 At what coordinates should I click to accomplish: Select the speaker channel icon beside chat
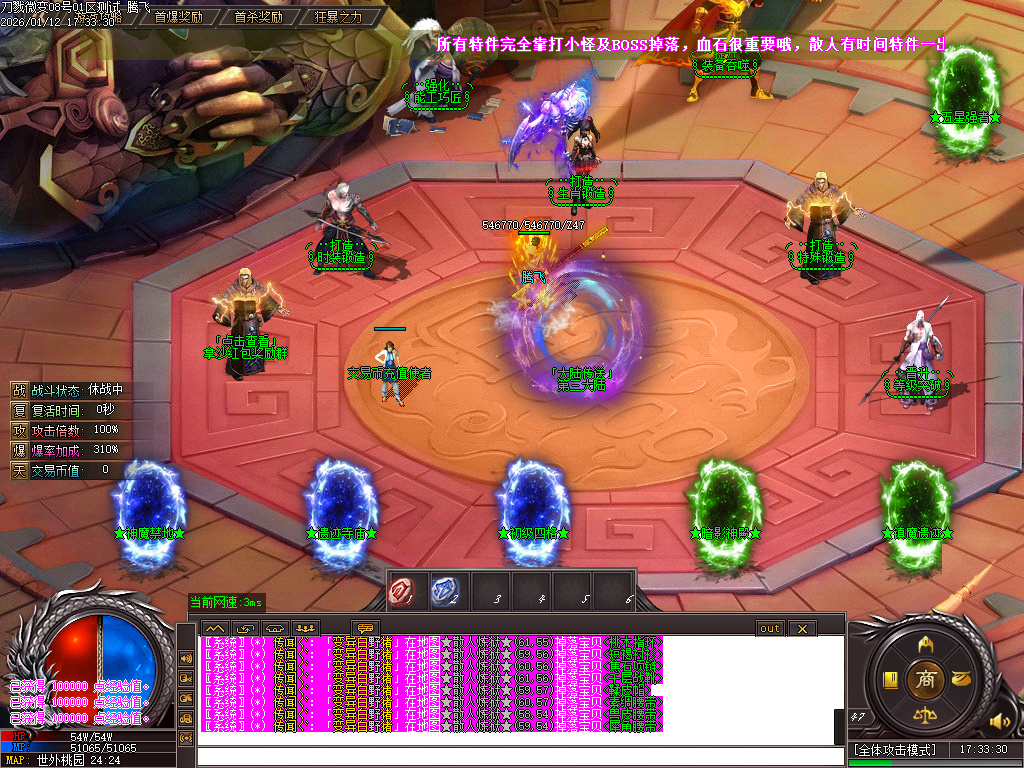(186, 659)
